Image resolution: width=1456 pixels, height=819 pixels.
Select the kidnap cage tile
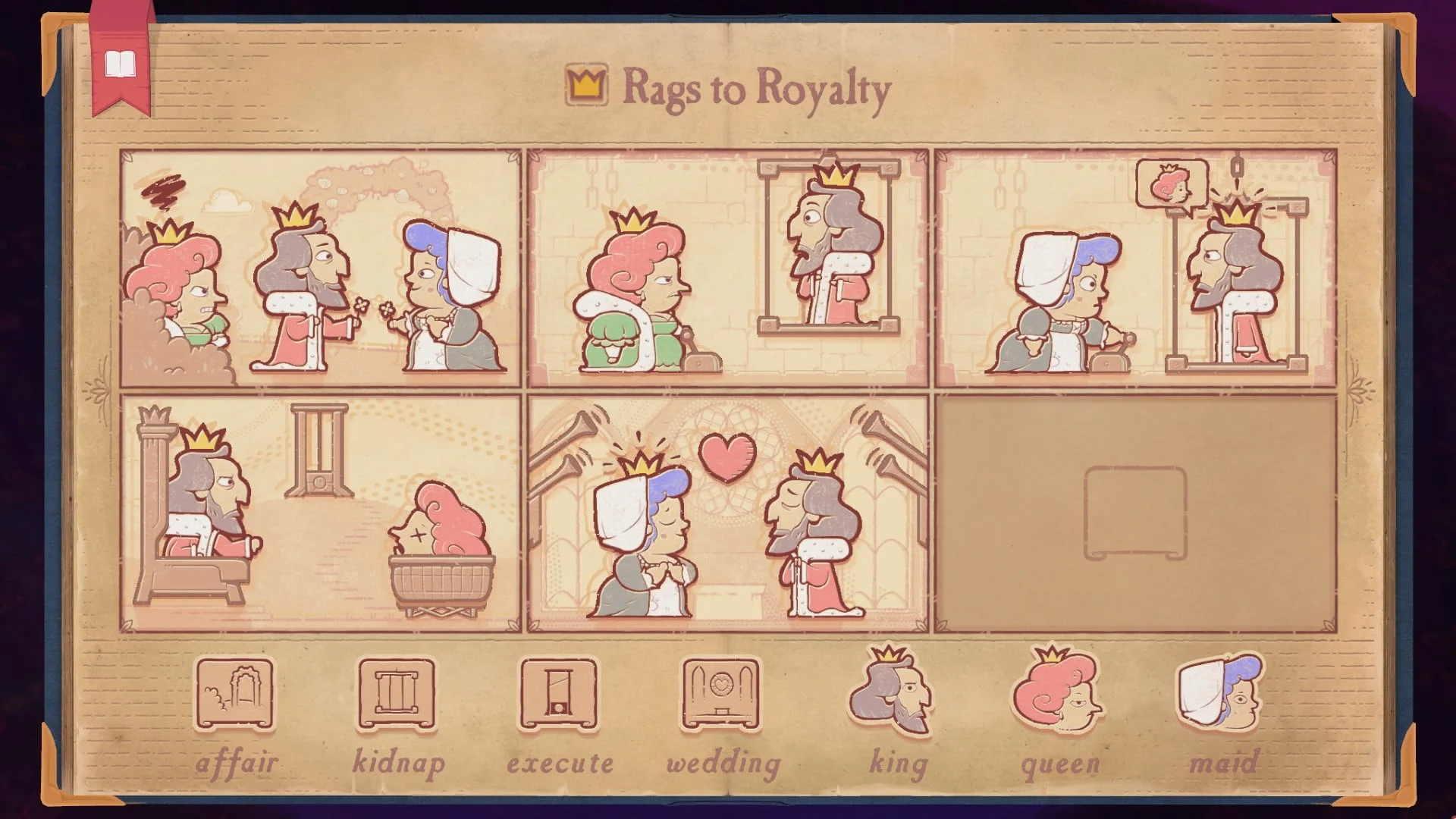pyautogui.click(x=397, y=694)
